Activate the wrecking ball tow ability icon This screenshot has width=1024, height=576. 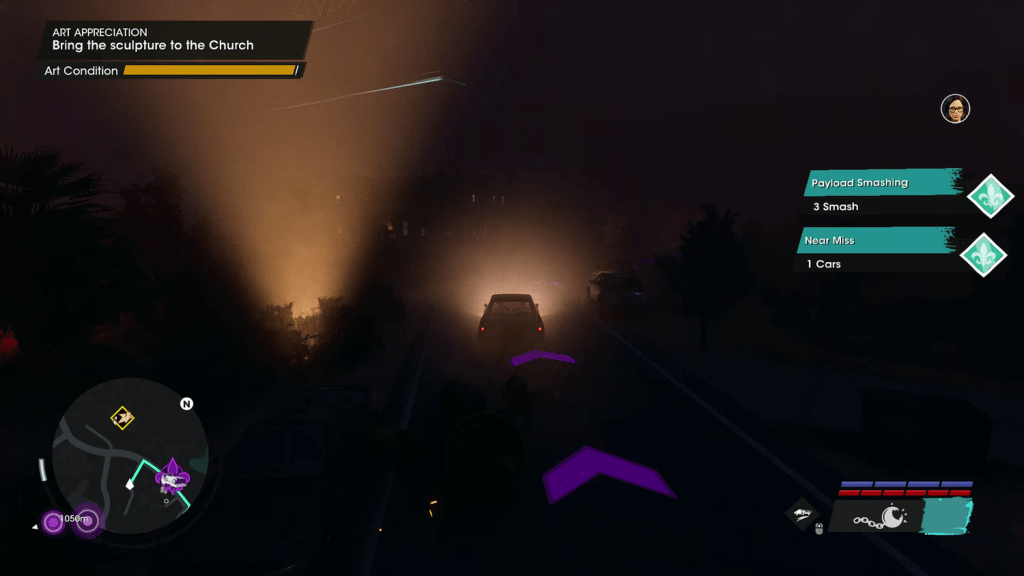pos(879,517)
